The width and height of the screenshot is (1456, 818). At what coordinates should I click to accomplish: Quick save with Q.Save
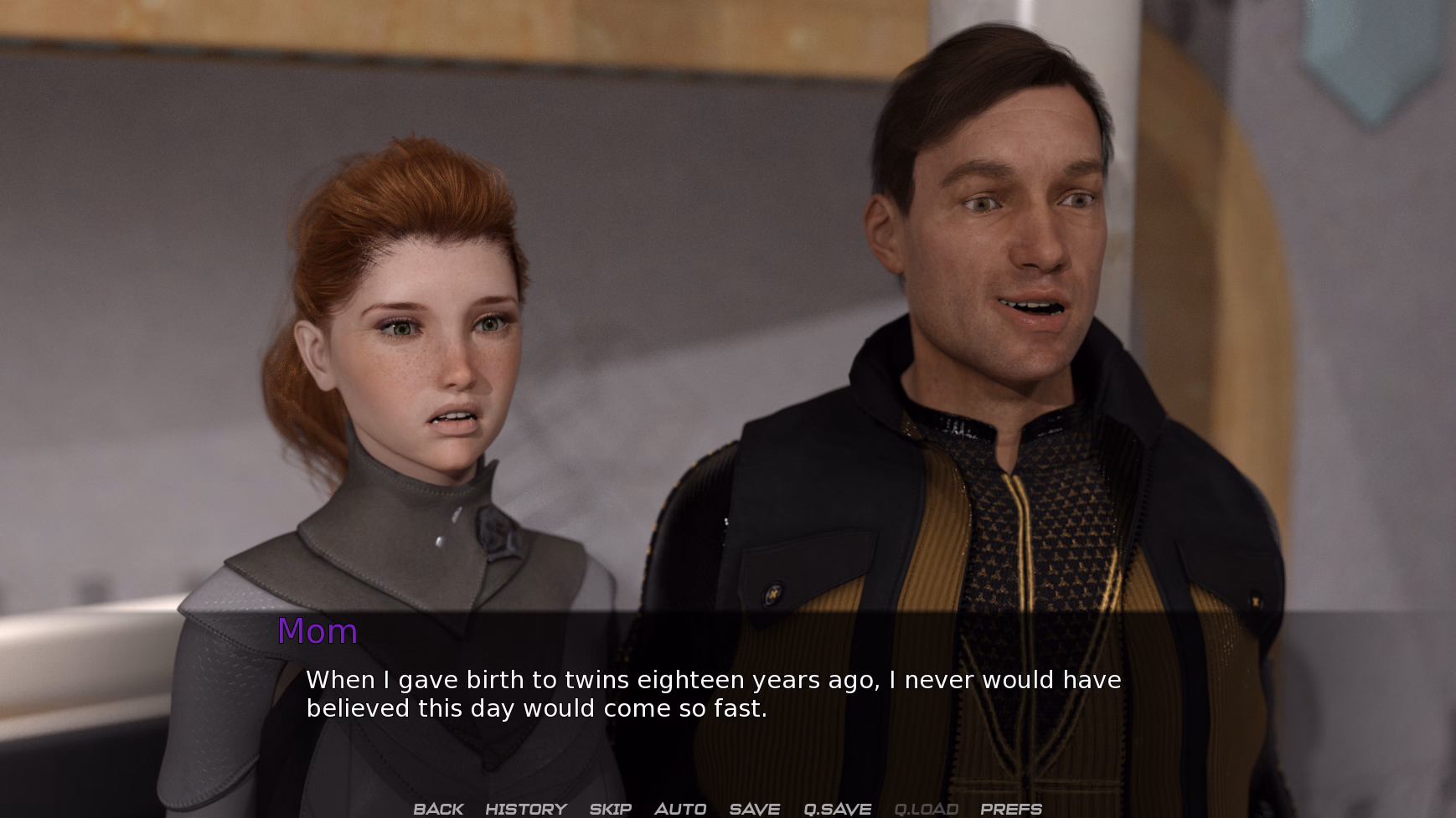click(837, 809)
